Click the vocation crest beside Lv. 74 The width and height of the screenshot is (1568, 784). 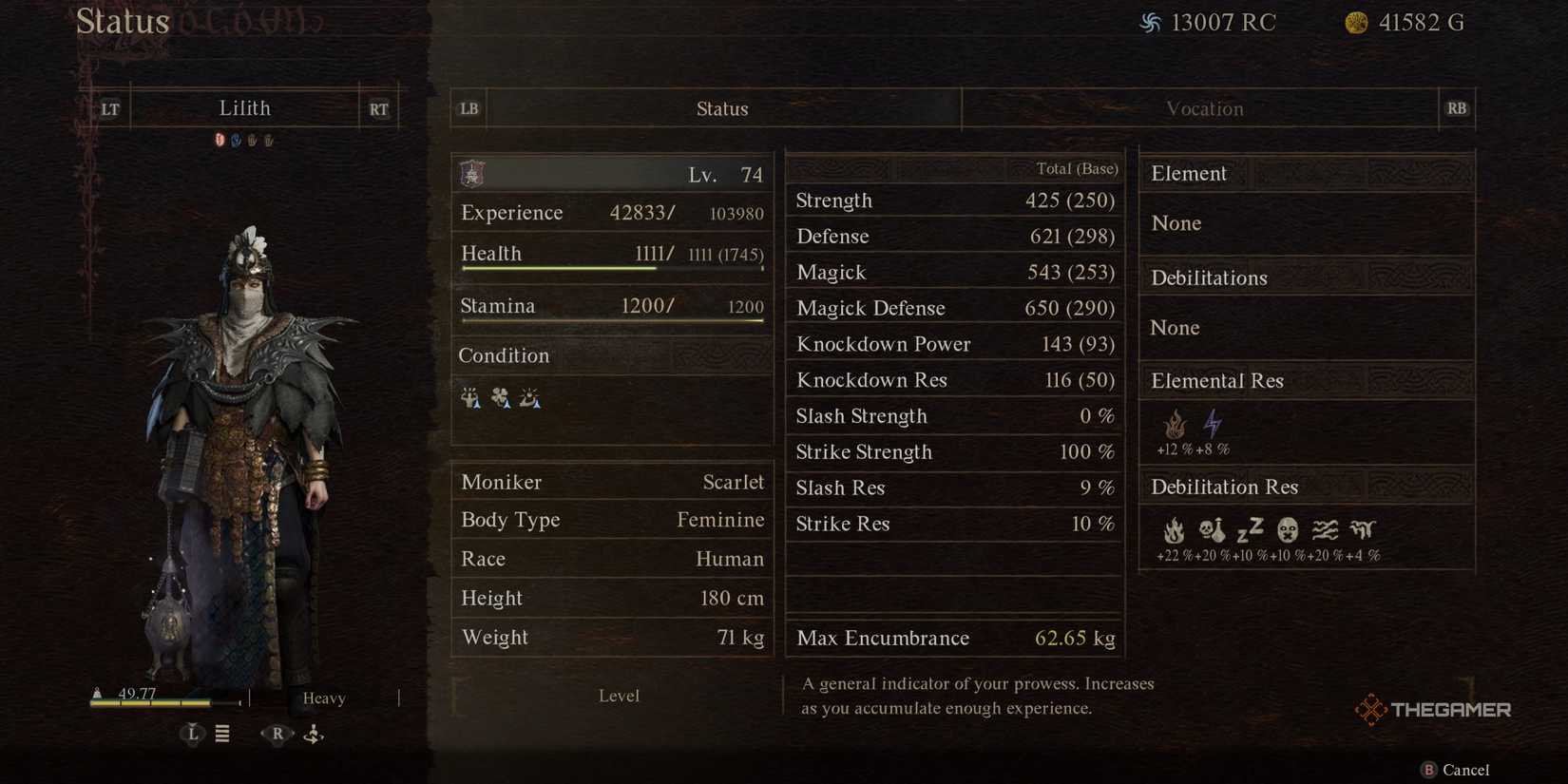(471, 174)
